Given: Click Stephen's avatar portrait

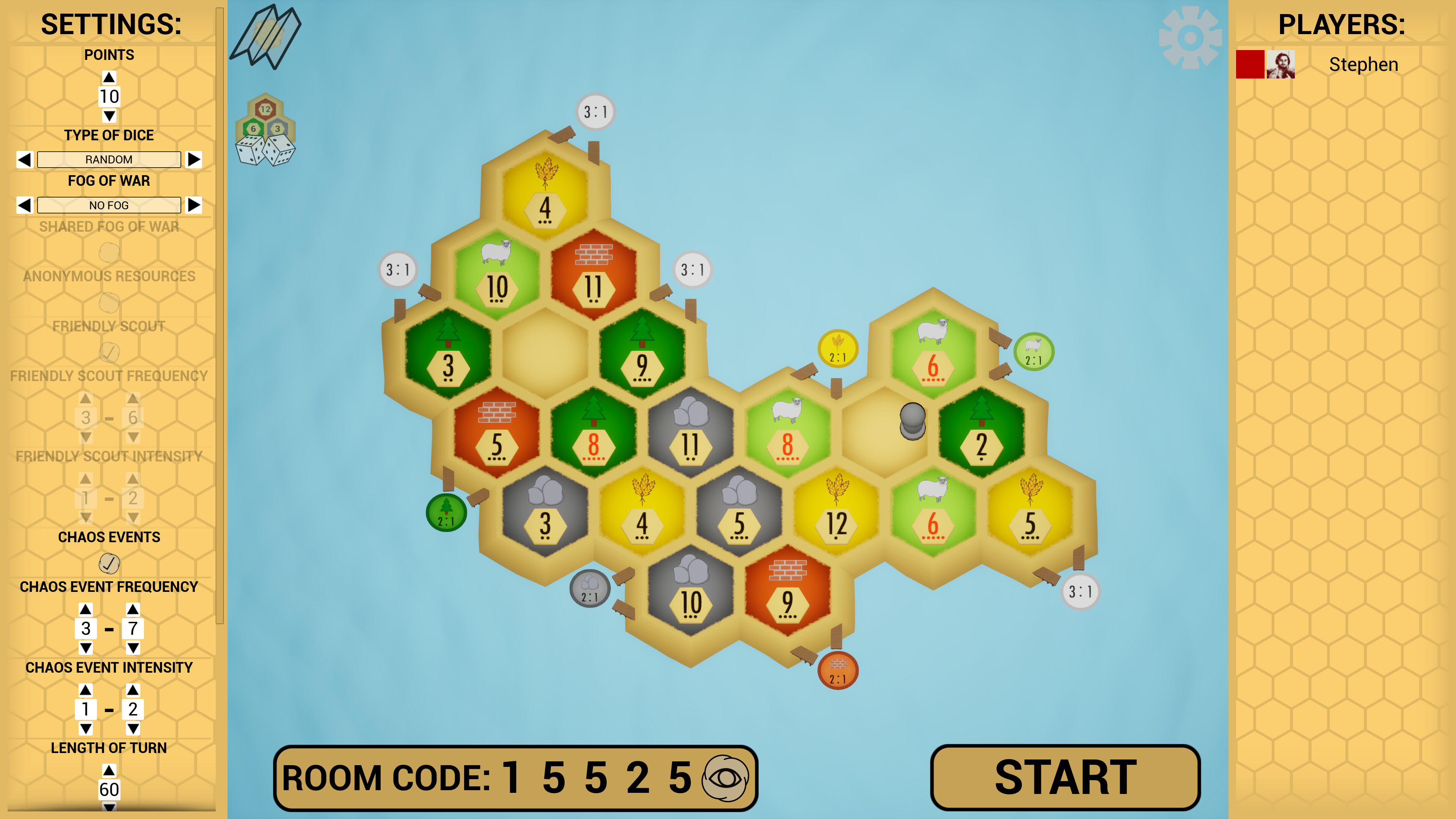Looking at the screenshot, I should pyautogui.click(x=1281, y=64).
